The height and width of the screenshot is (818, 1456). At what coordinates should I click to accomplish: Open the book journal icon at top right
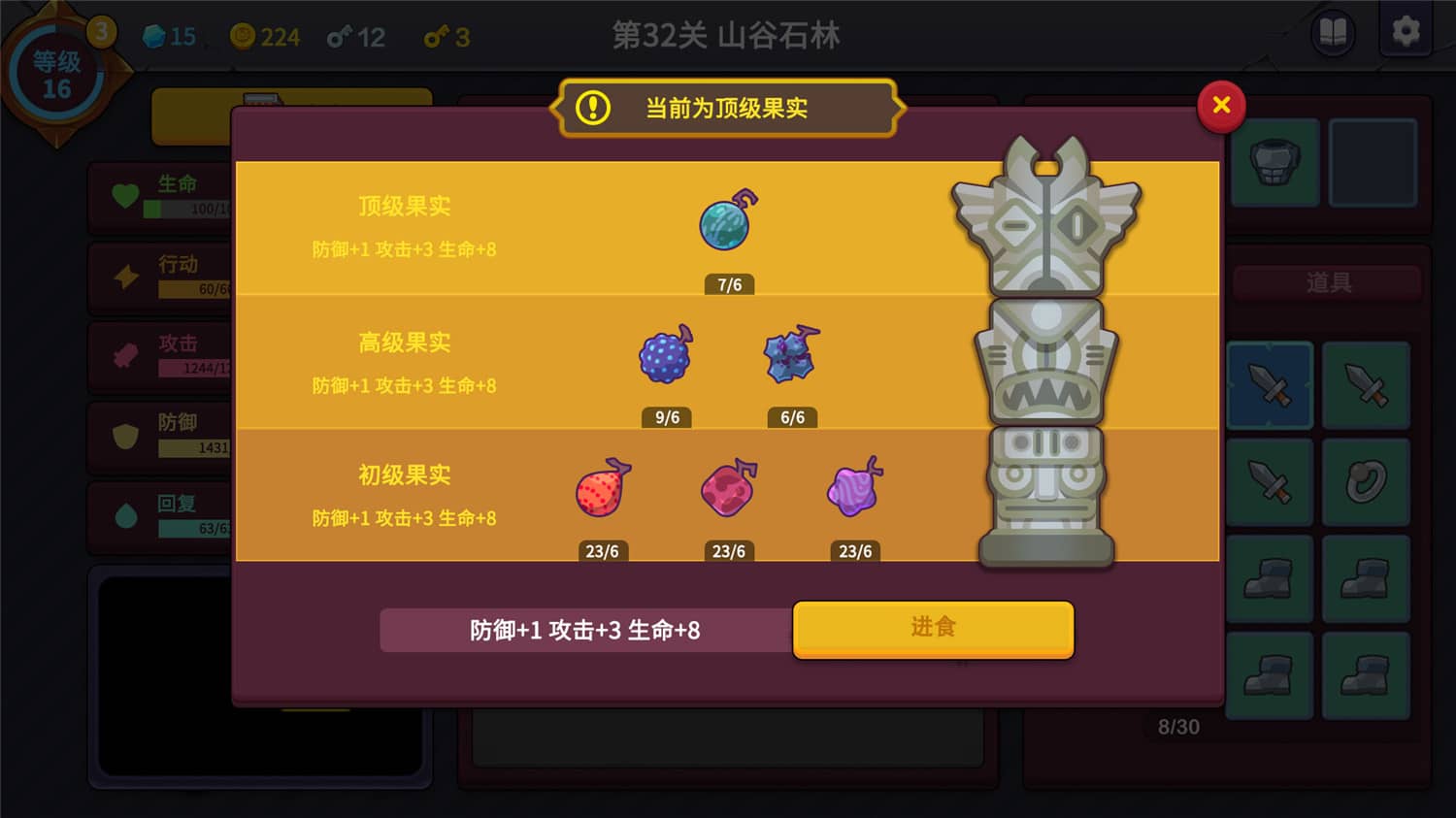(1332, 32)
